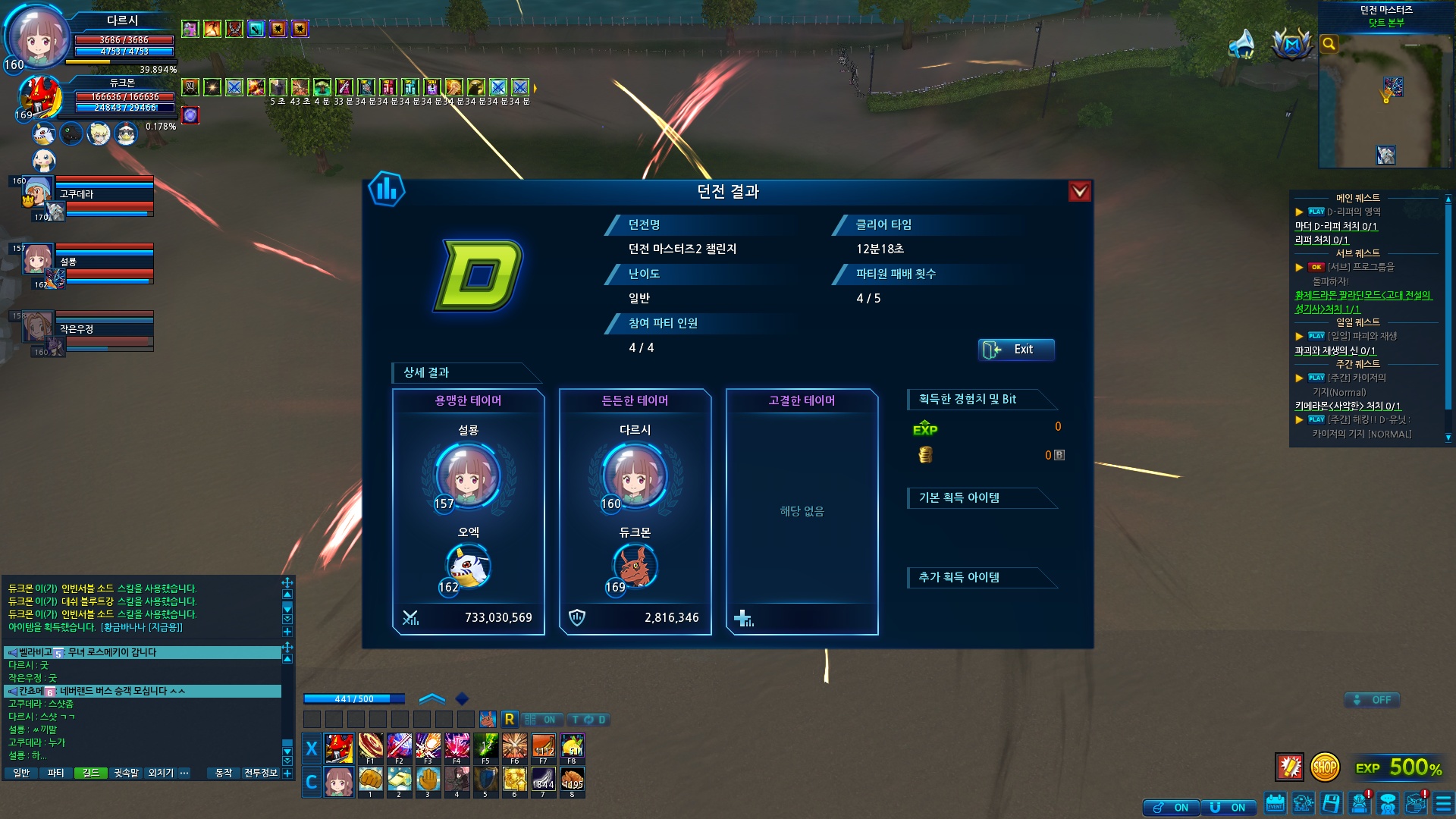Use the banana item in F7 slot
The image size is (1456, 819).
click(x=544, y=748)
